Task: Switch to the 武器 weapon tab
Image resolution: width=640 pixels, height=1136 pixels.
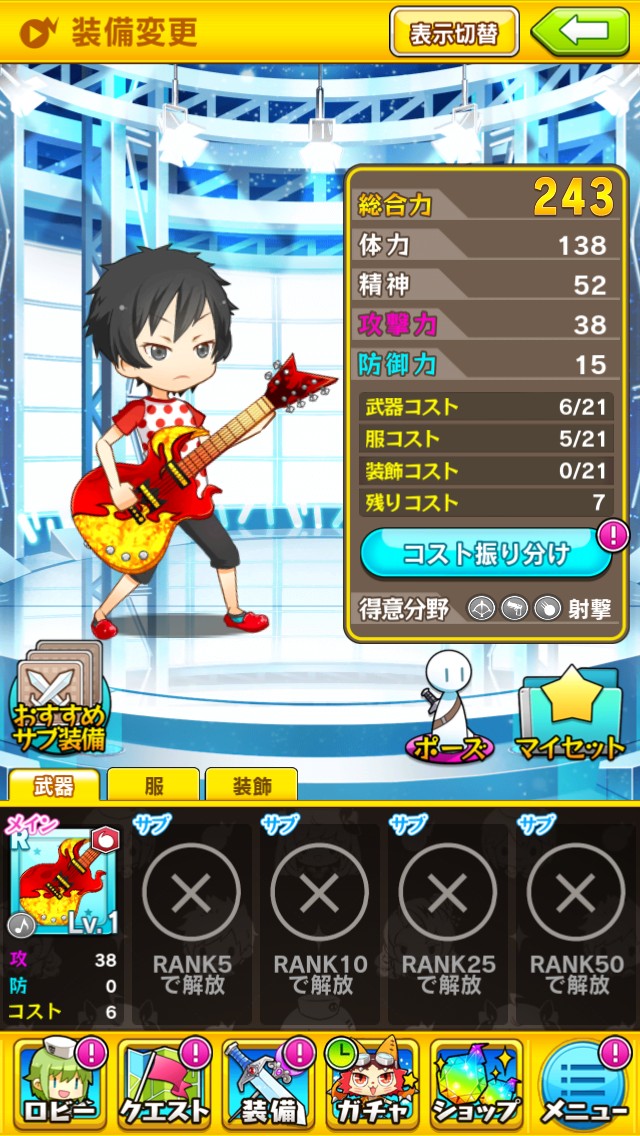Action: [x=53, y=786]
